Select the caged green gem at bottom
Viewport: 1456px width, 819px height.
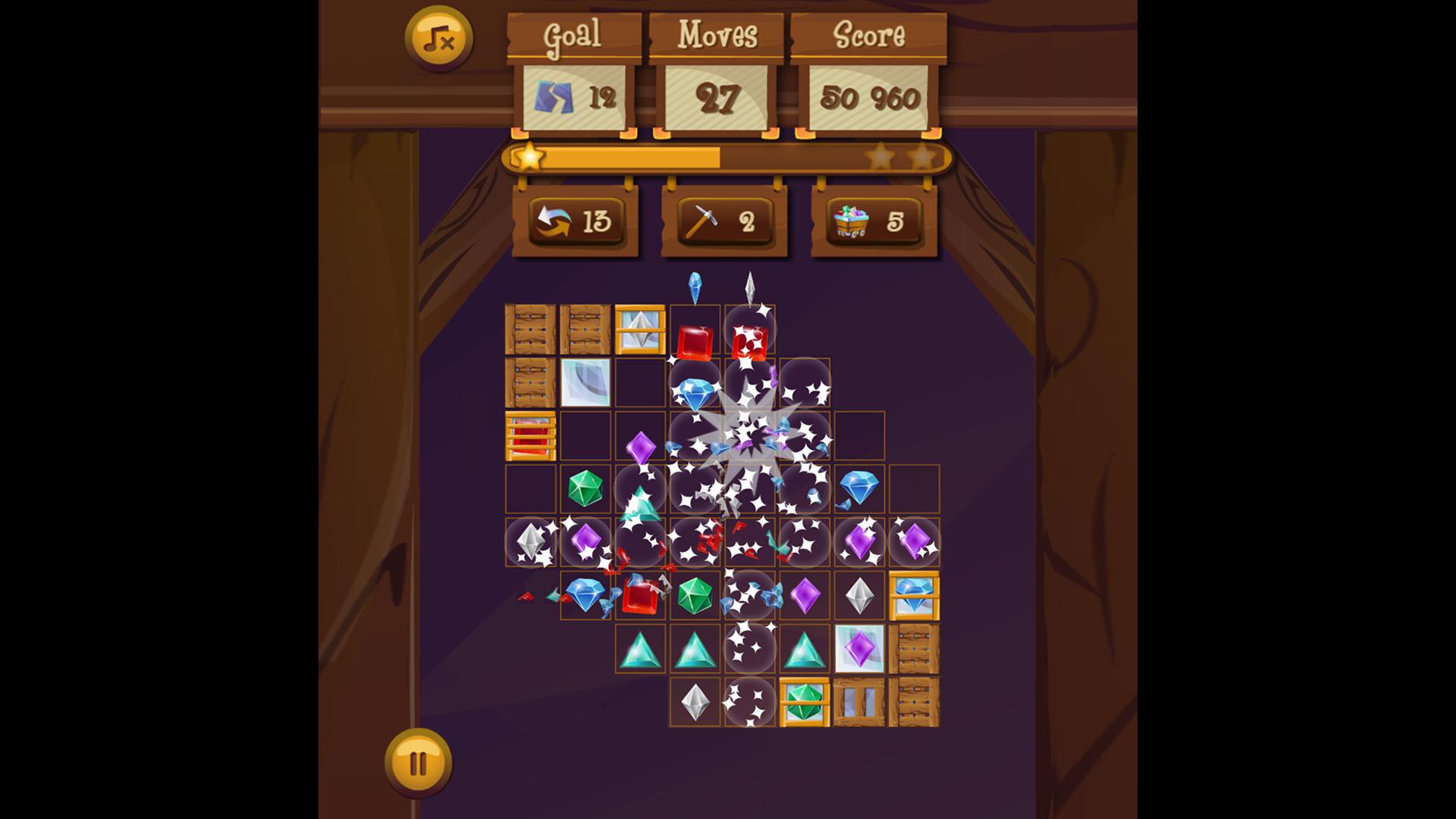click(x=805, y=703)
